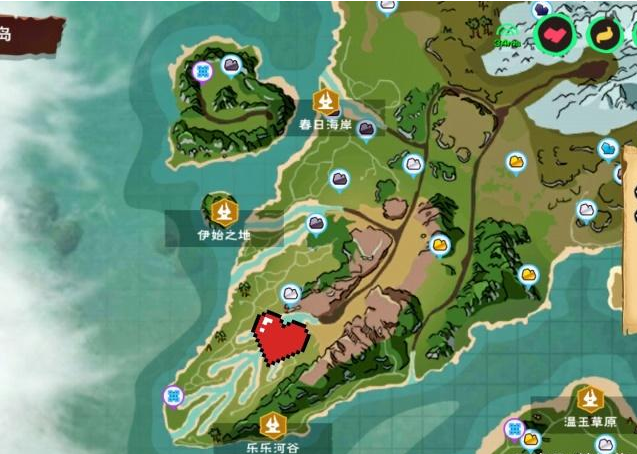Select the 春日海岸 fast travel point

[x=325, y=100]
